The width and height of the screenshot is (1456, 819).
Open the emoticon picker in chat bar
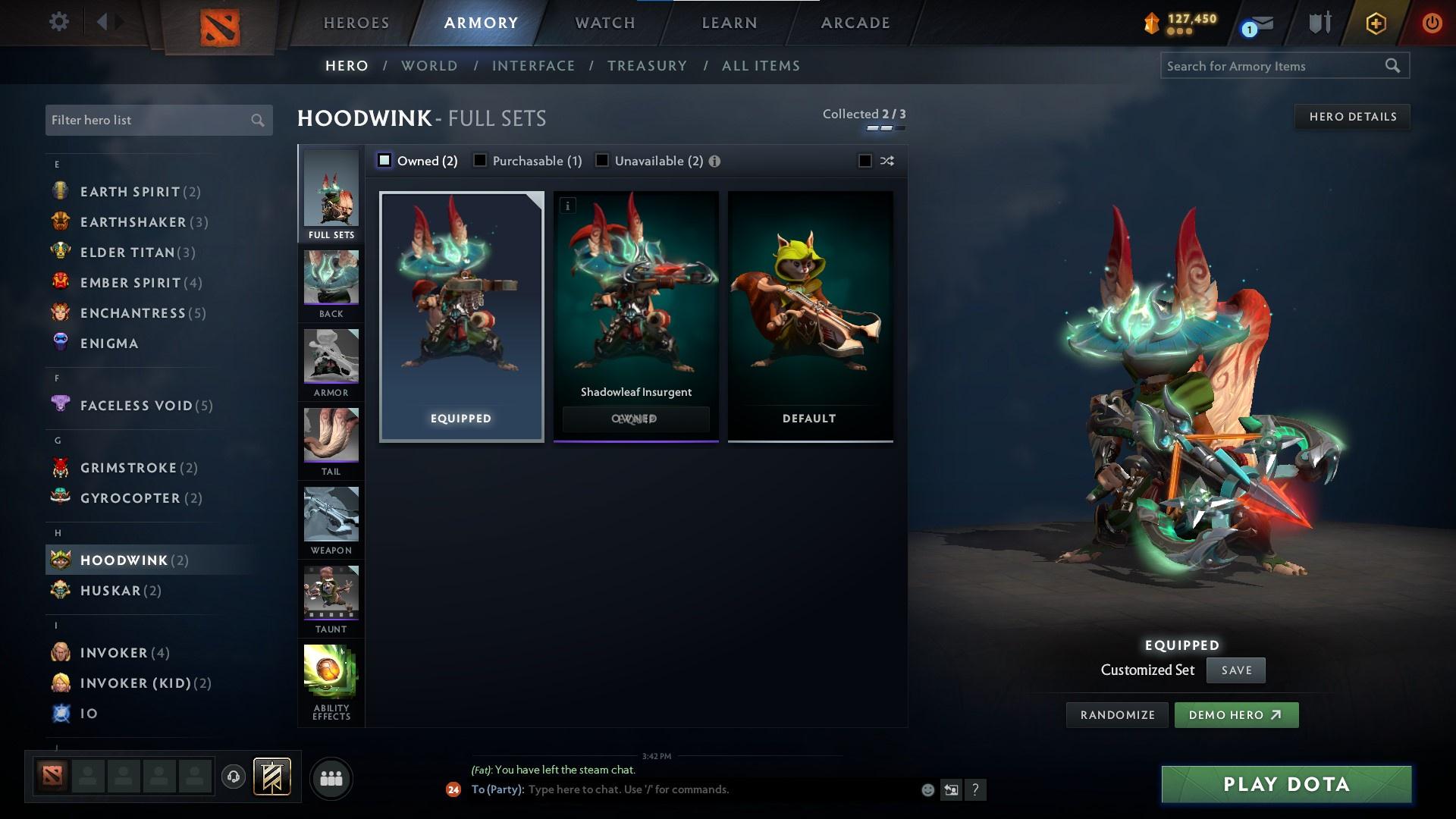pyautogui.click(x=927, y=789)
